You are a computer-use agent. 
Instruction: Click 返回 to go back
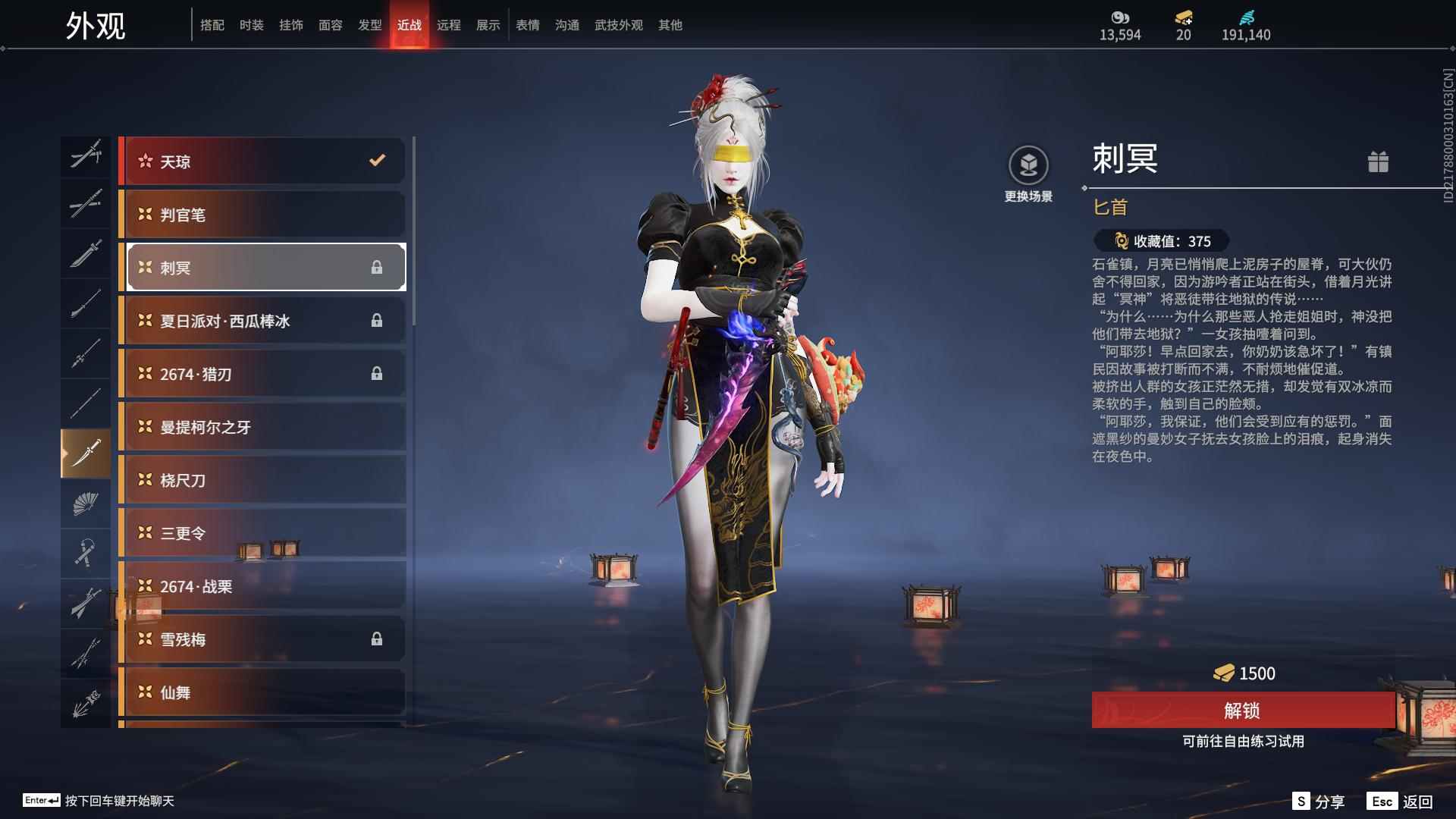tap(1401, 802)
